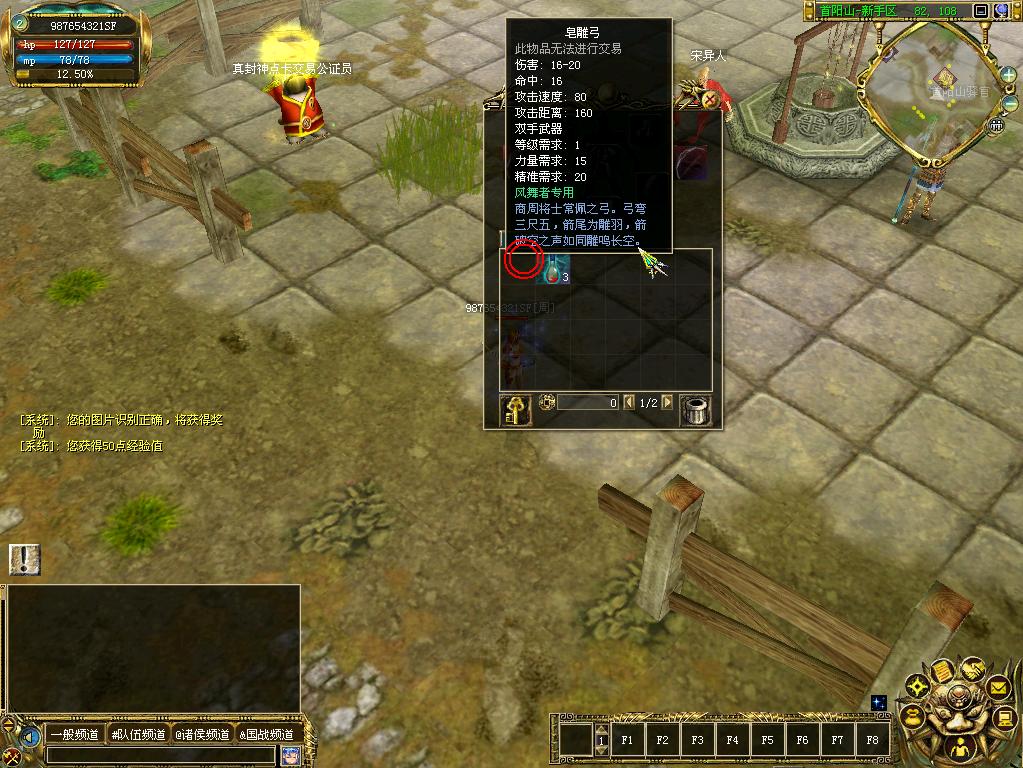Open the exclamation mark notification

click(25, 559)
